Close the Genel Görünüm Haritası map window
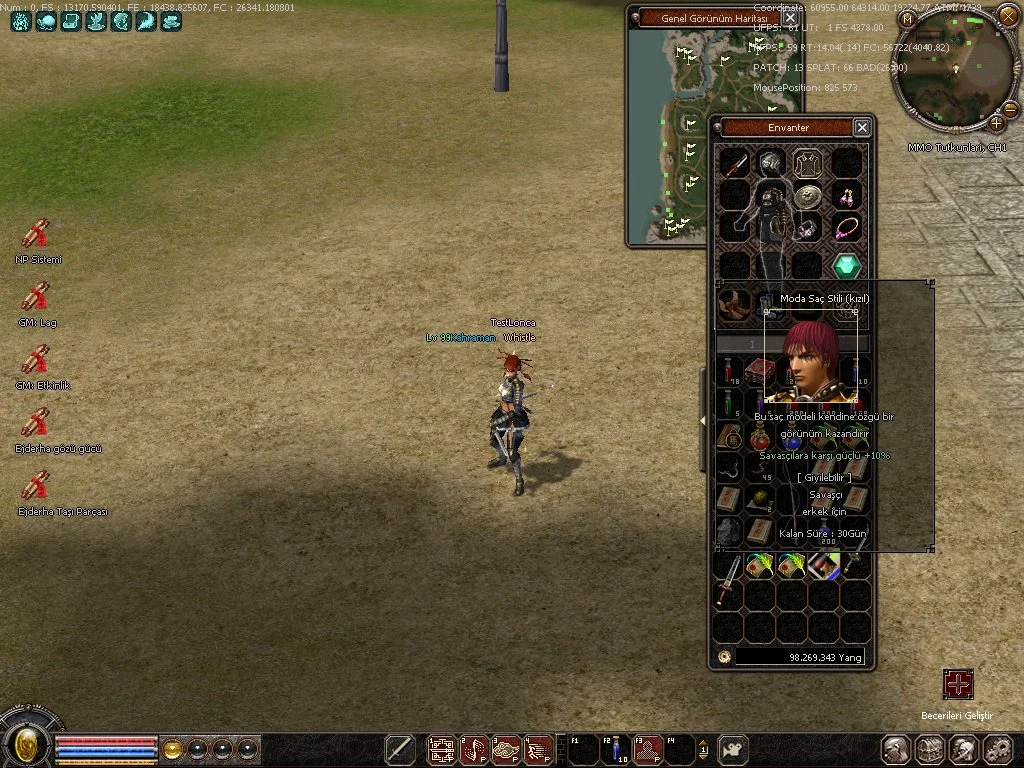Viewport: 1024px width, 768px height. (790, 18)
